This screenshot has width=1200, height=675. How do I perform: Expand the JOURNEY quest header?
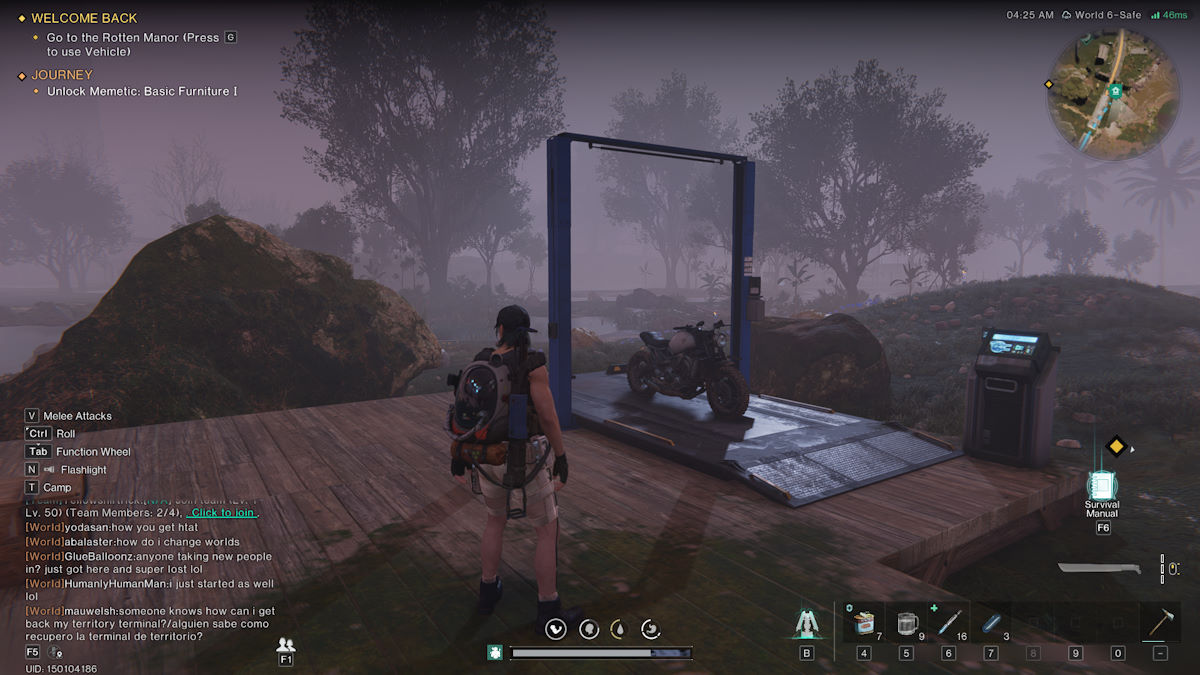tap(62, 75)
